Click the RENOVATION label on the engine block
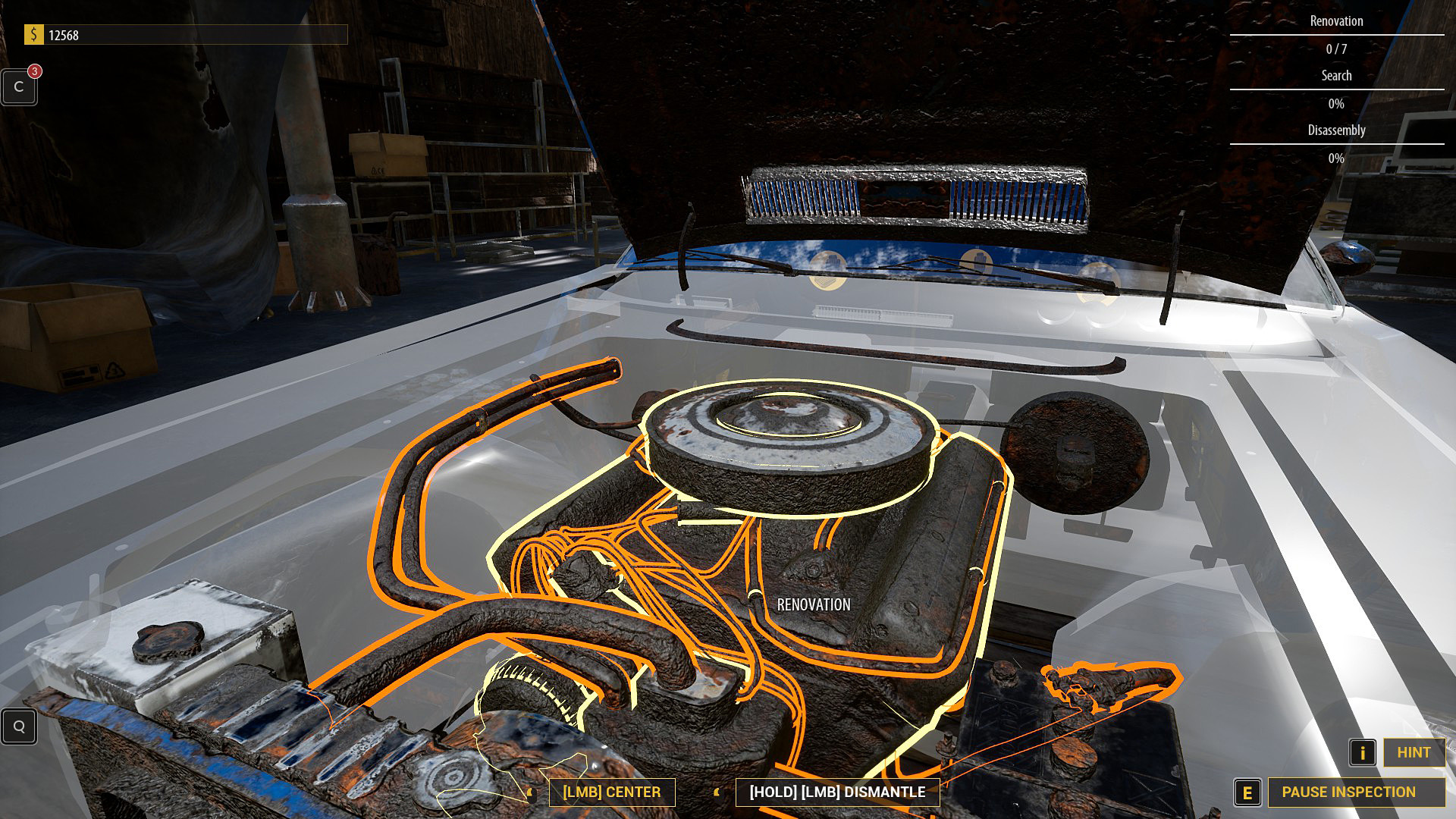 [812, 605]
